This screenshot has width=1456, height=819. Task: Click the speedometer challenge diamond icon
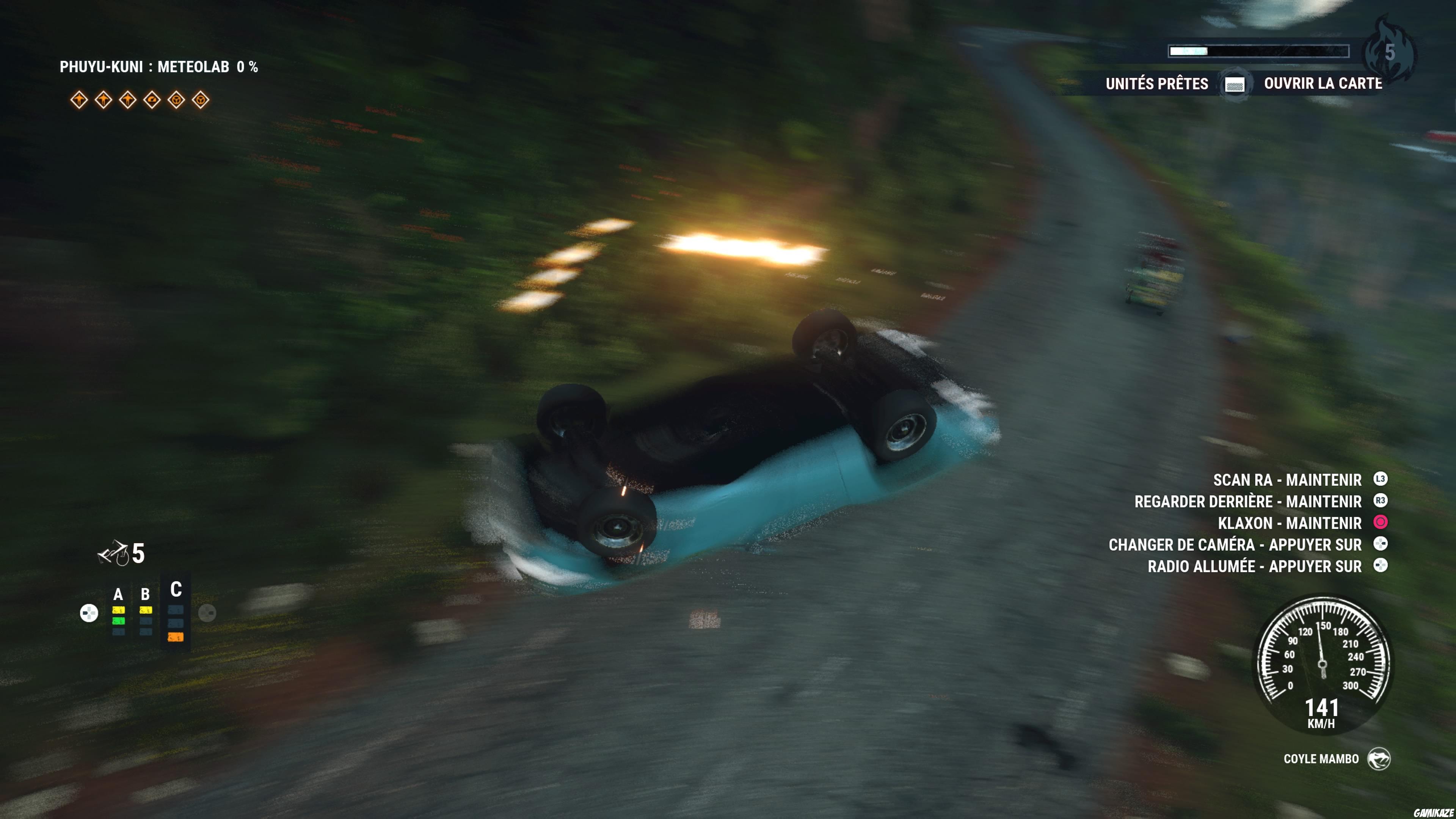click(152, 100)
